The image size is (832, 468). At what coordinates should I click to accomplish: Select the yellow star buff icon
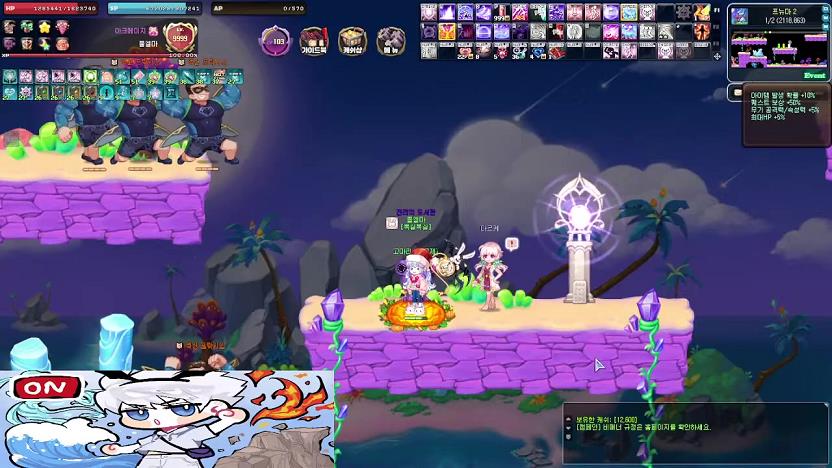(44, 27)
